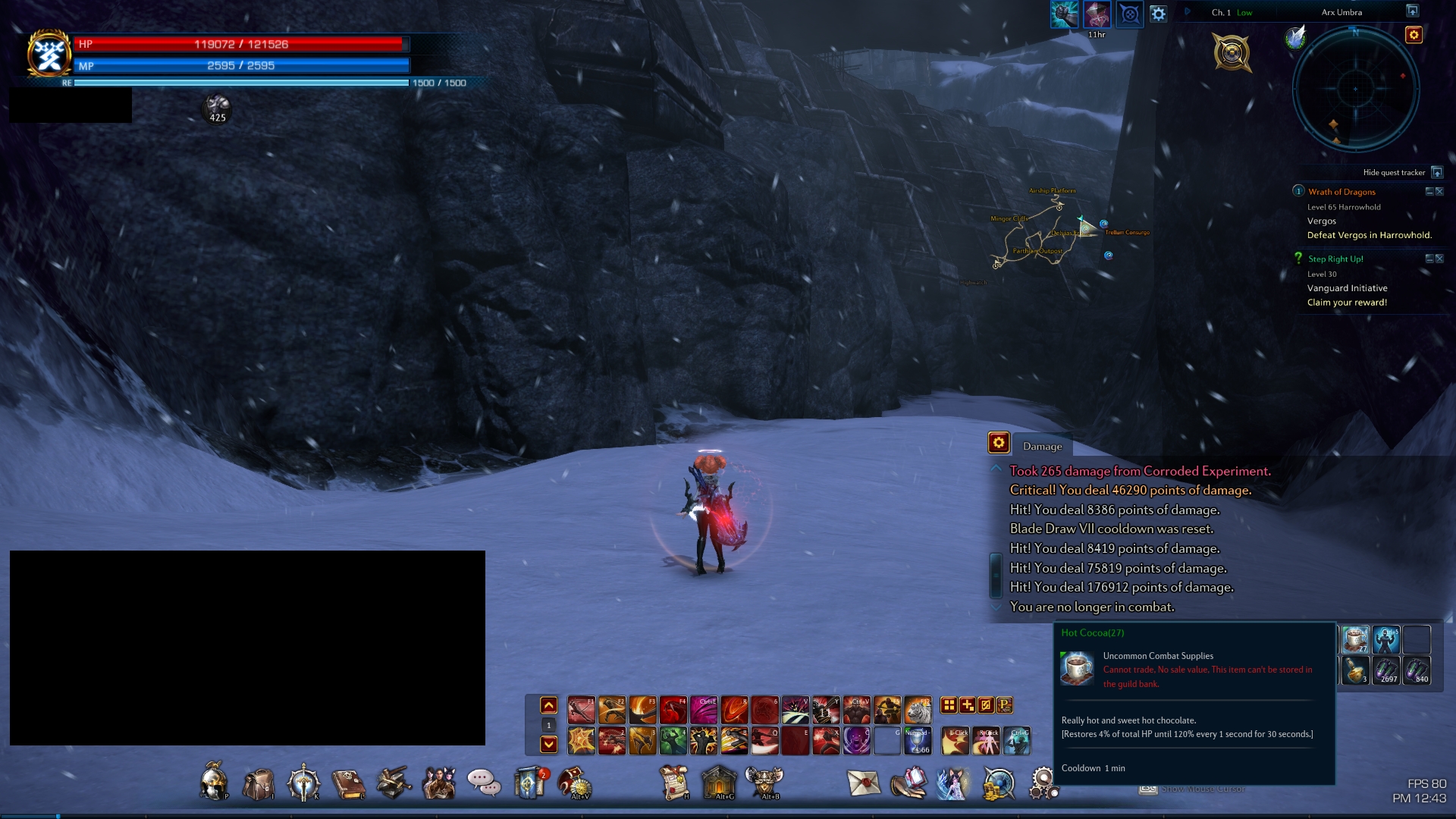
Task: Open the inventory bag icon
Action: 258,783
